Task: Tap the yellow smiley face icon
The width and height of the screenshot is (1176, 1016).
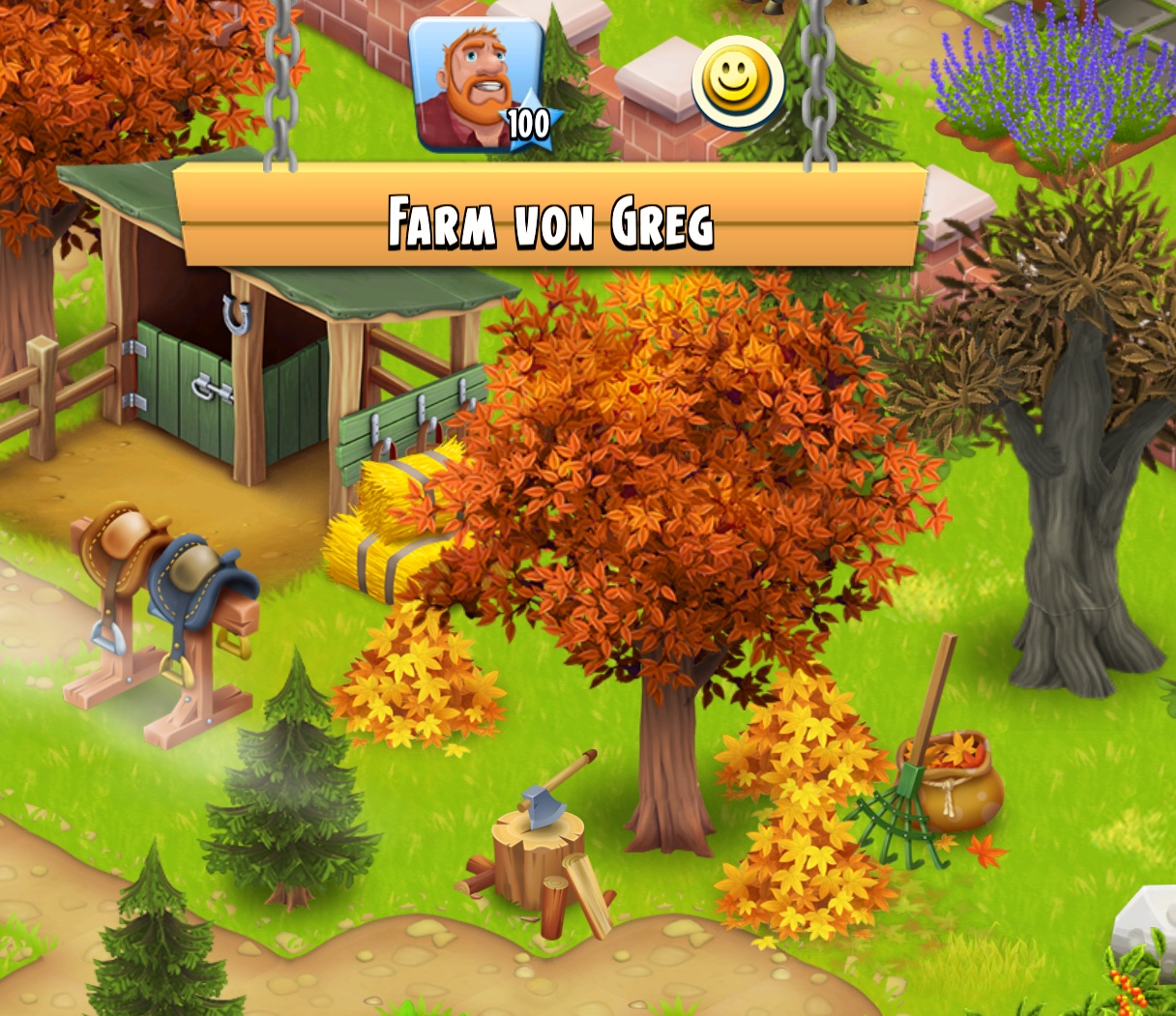Action: click(737, 83)
